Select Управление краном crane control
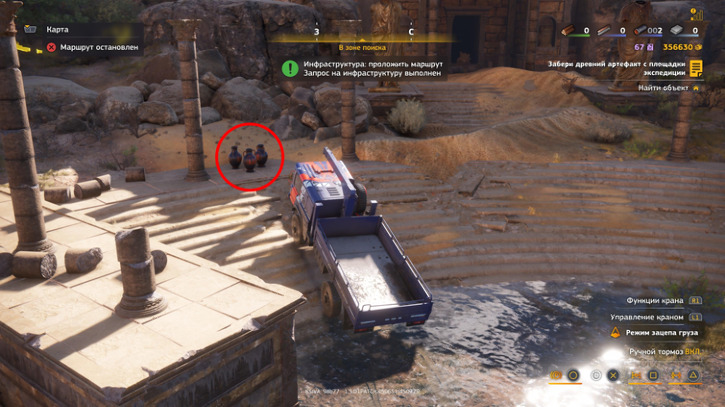 [648, 317]
